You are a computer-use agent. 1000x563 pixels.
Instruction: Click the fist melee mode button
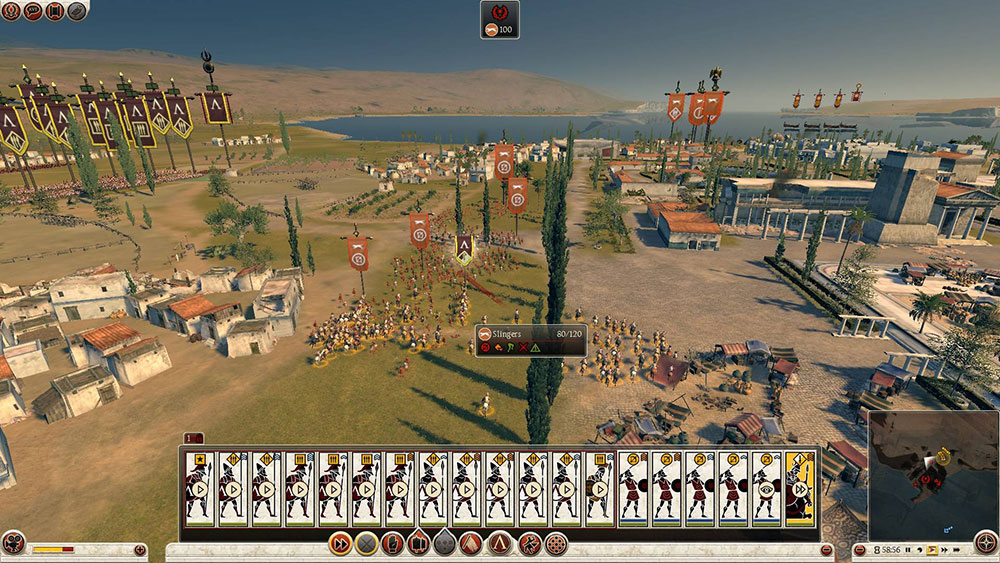pyautogui.click(x=393, y=545)
